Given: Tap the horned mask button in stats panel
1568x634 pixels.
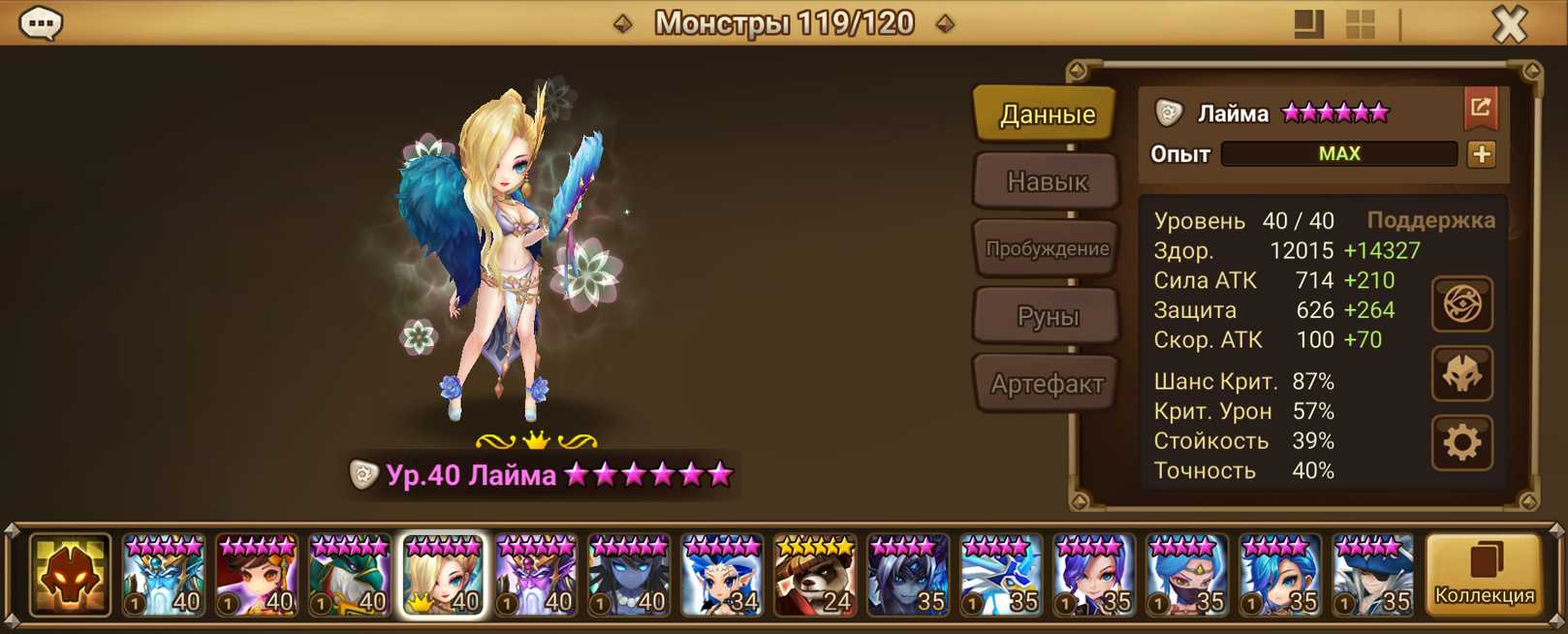Looking at the screenshot, I should click(x=1462, y=374).
